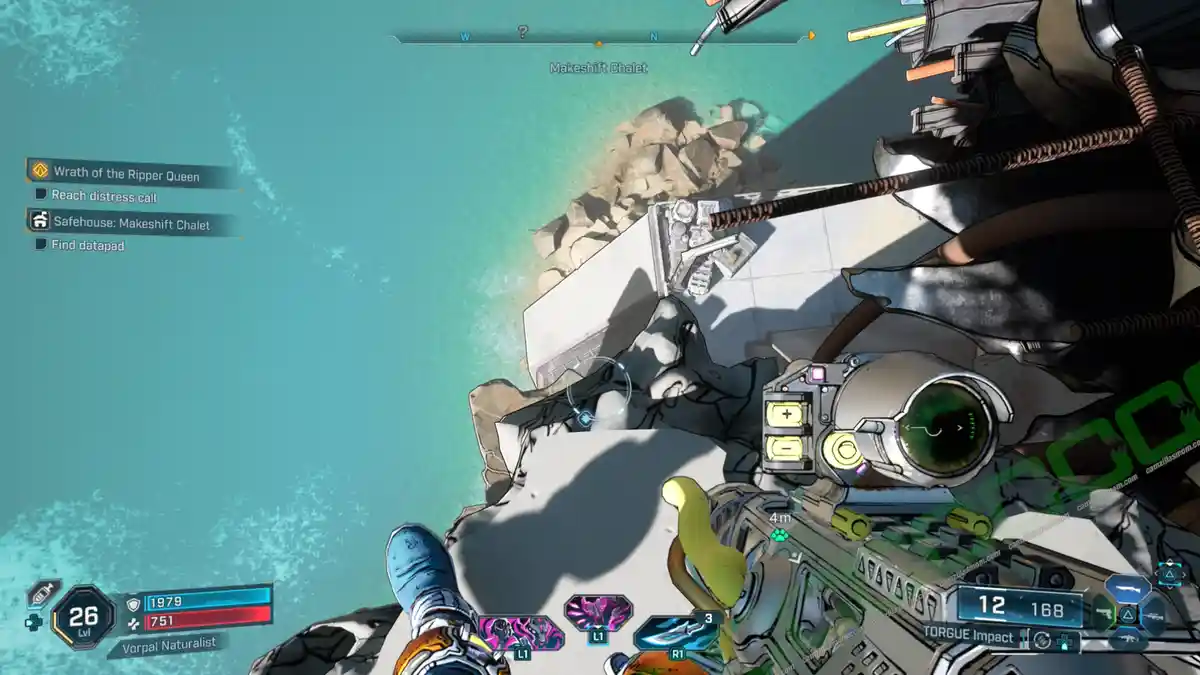Select the orange waypoint arrow on the compass edge
Image resolution: width=1200 pixels, height=675 pixels.
811,36
